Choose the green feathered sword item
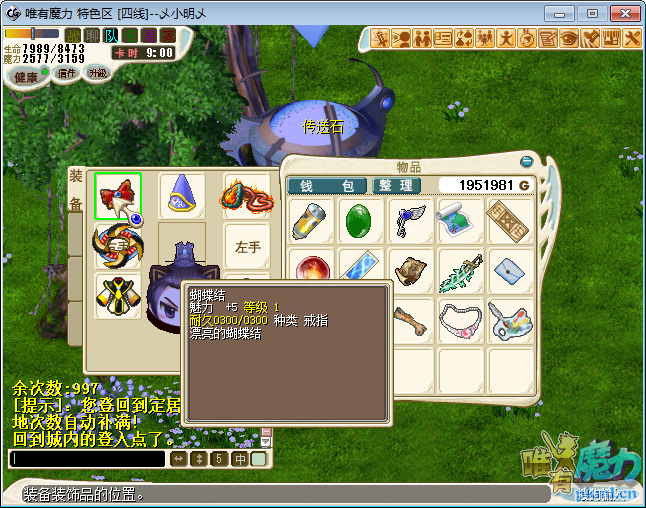The height and width of the screenshot is (508, 646). [x=461, y=270]
